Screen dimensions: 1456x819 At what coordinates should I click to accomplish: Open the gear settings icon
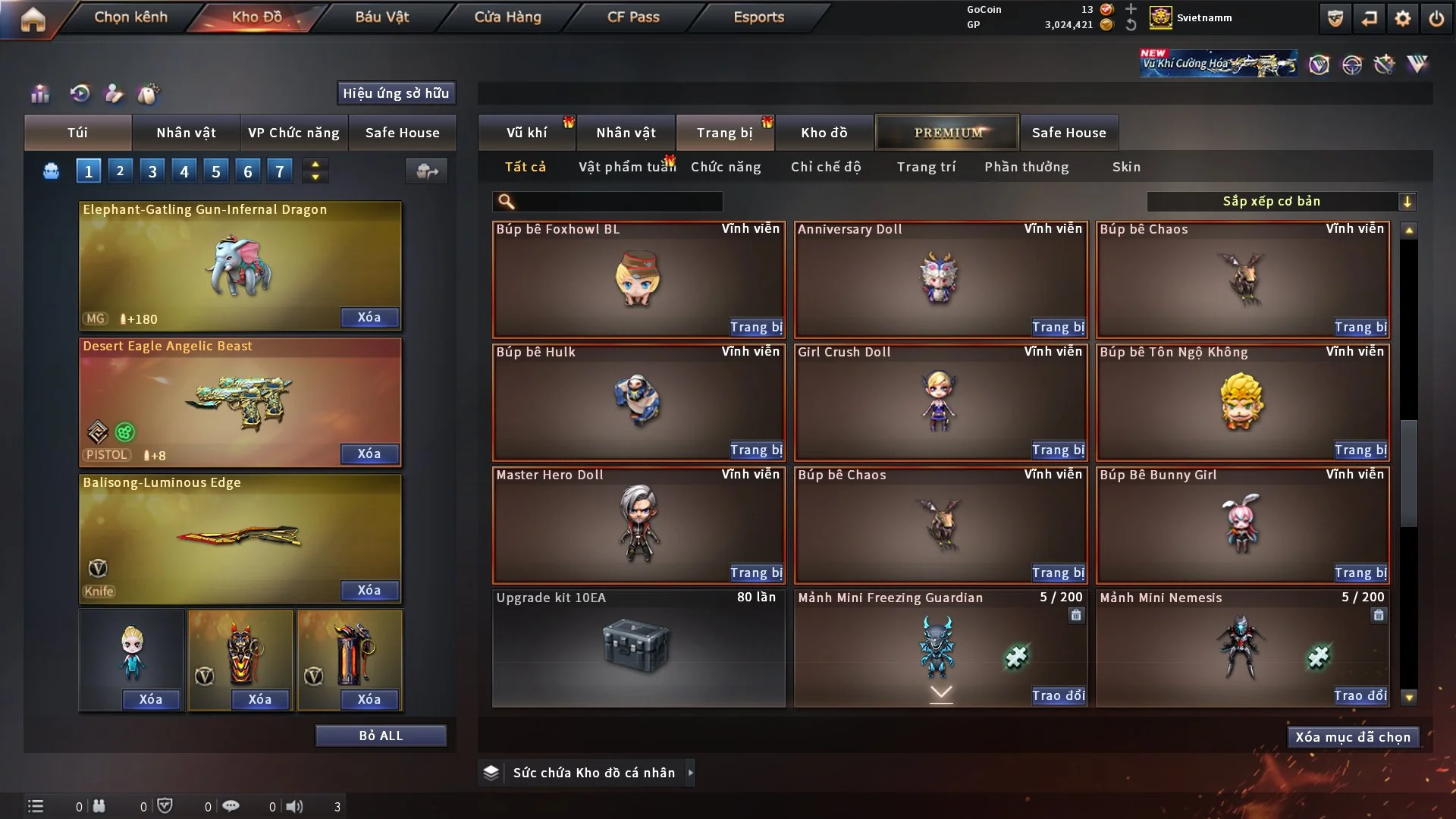point(1403,18)
